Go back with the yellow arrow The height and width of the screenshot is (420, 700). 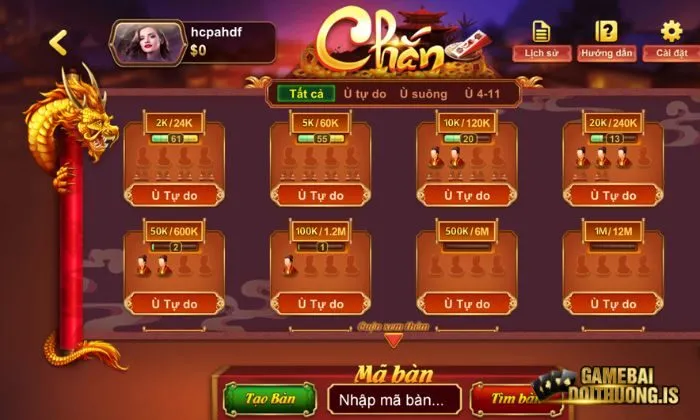(x=58, y=42)
